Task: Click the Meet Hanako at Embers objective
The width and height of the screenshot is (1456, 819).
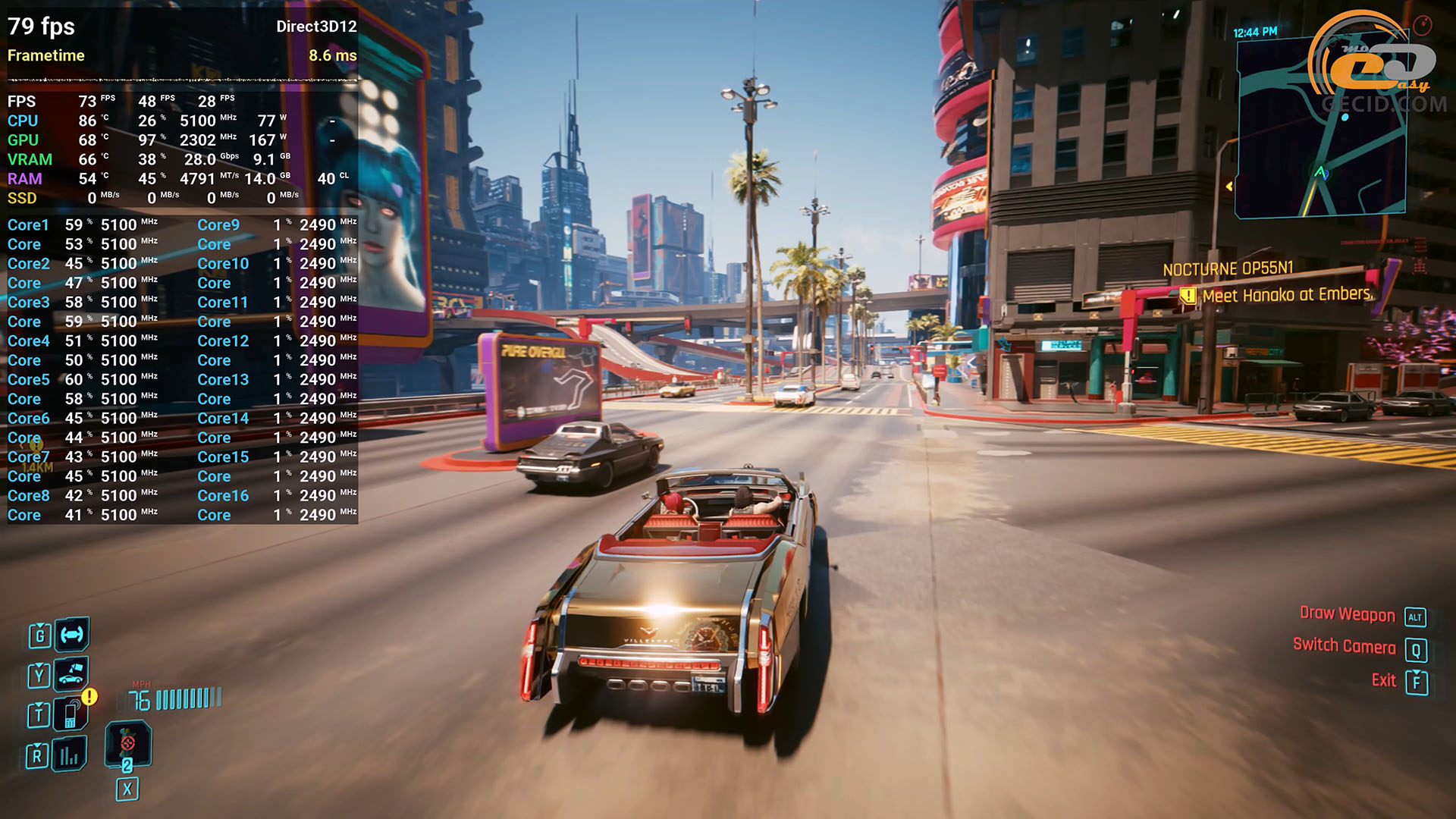Action: (x=1287, y=294)
